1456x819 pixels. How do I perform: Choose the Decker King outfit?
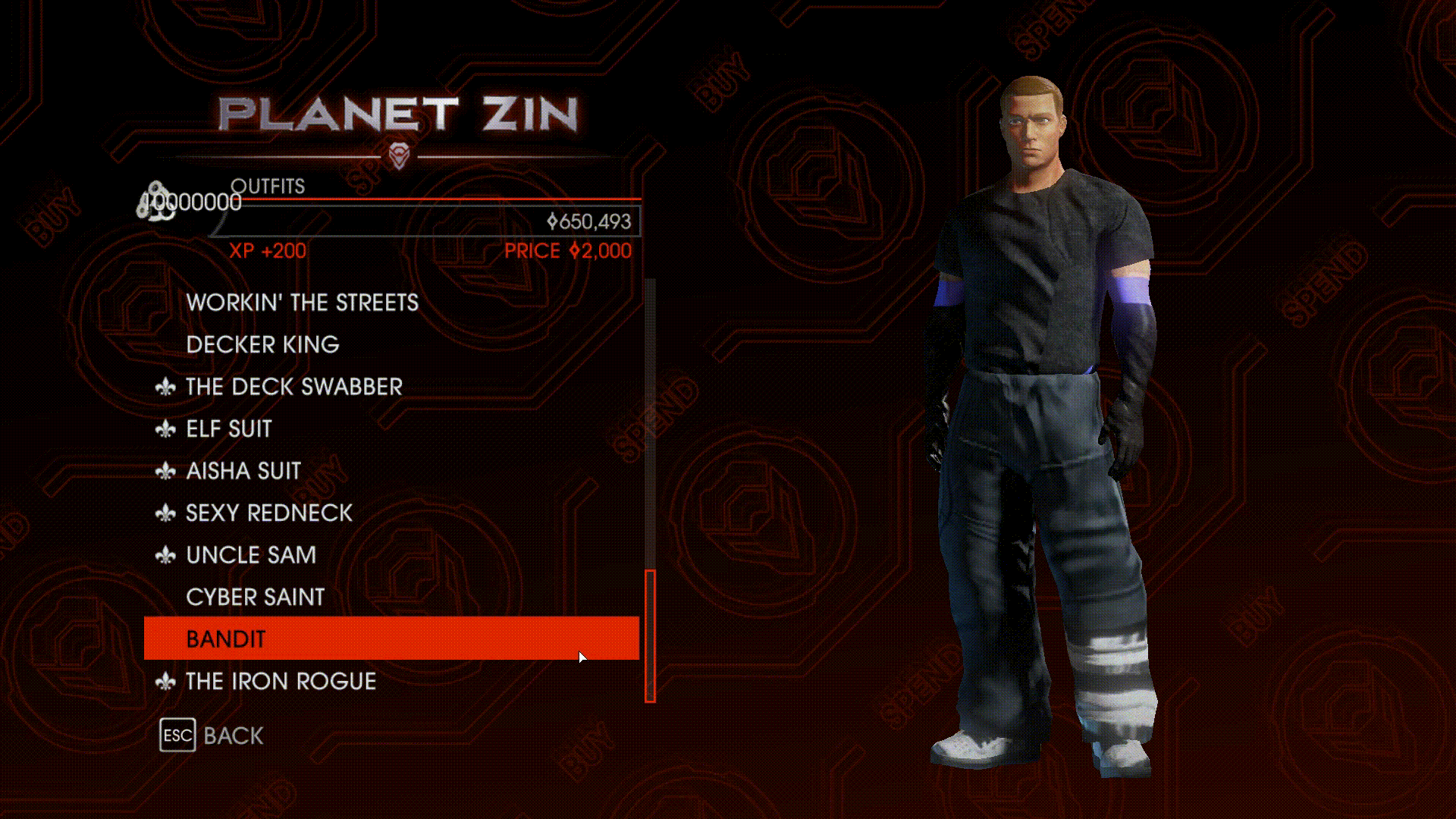point(262,344)
